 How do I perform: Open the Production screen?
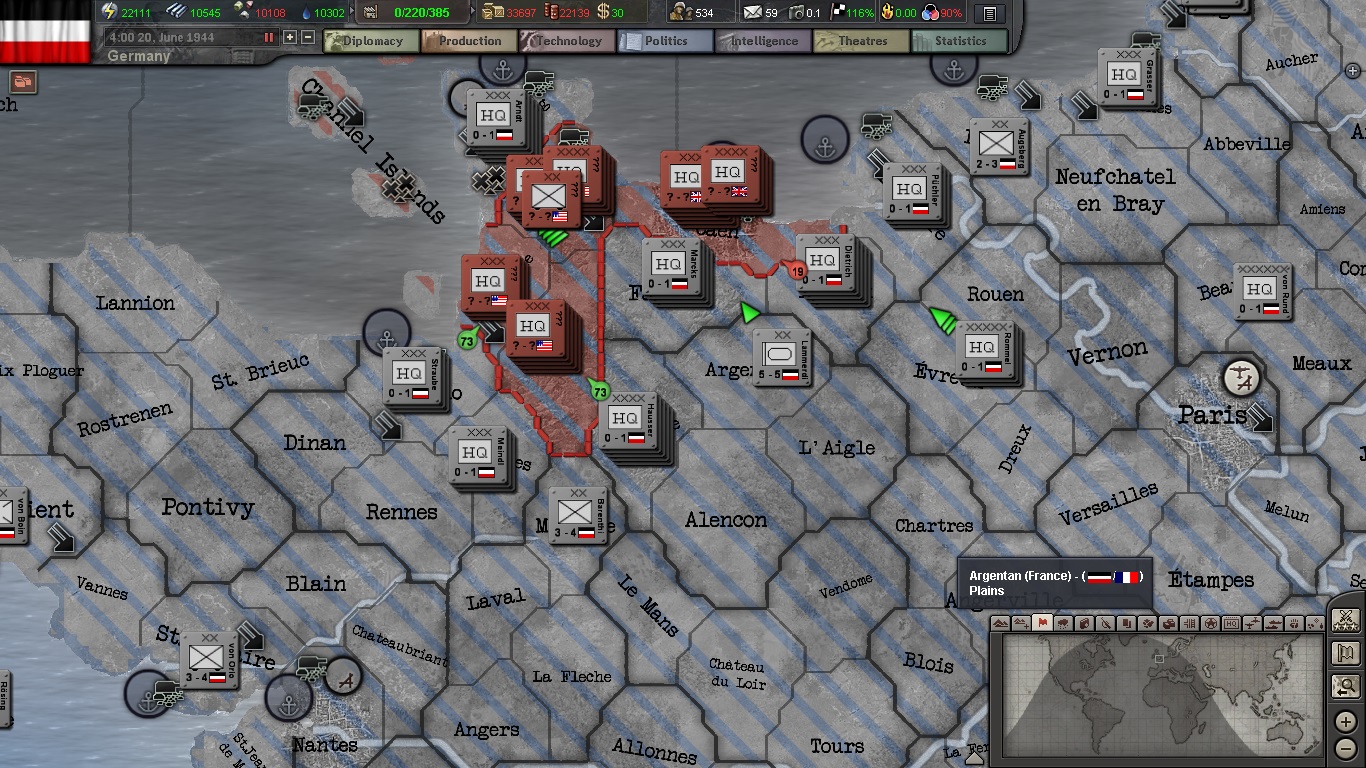coord(468,41)
